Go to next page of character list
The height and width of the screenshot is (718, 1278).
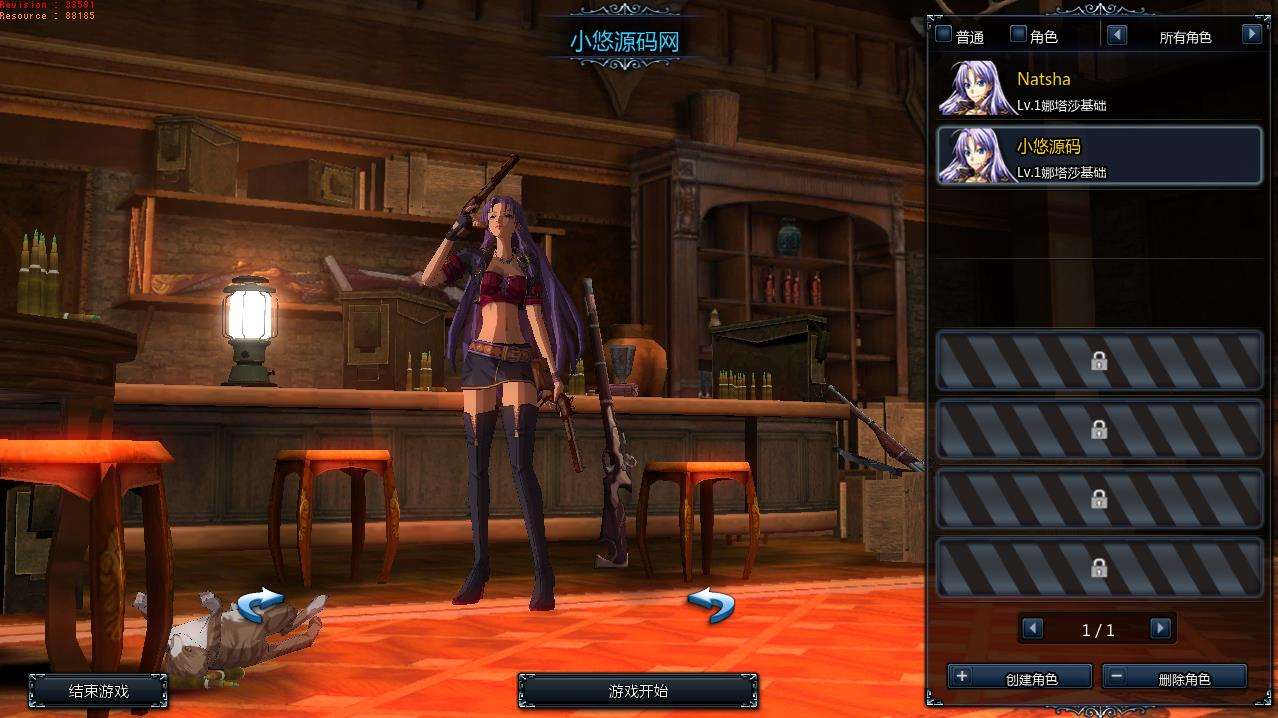pyautogui.click(x=1160, y=629)
